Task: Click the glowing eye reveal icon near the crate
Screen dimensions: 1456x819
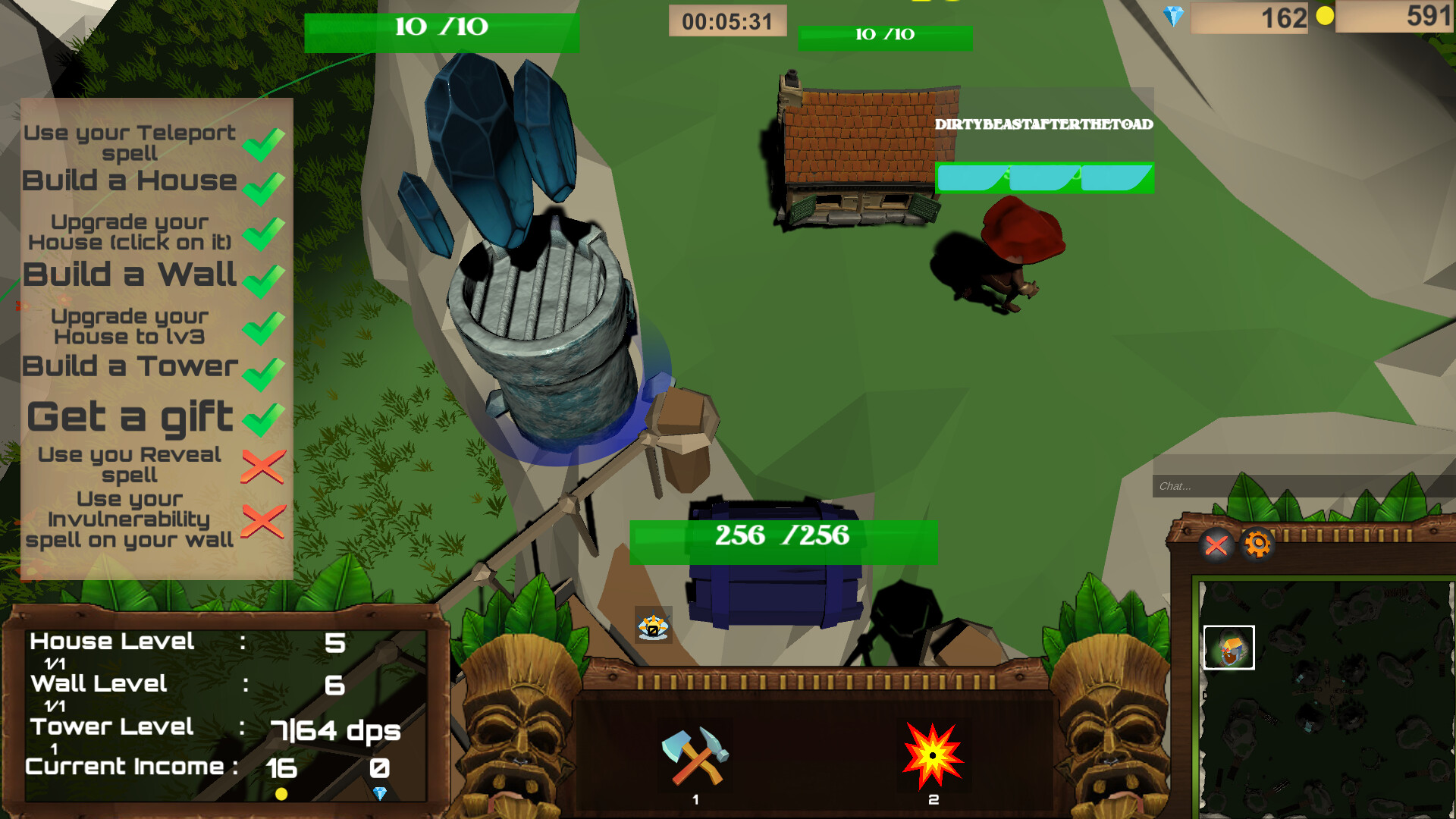Action: point(654,626)
